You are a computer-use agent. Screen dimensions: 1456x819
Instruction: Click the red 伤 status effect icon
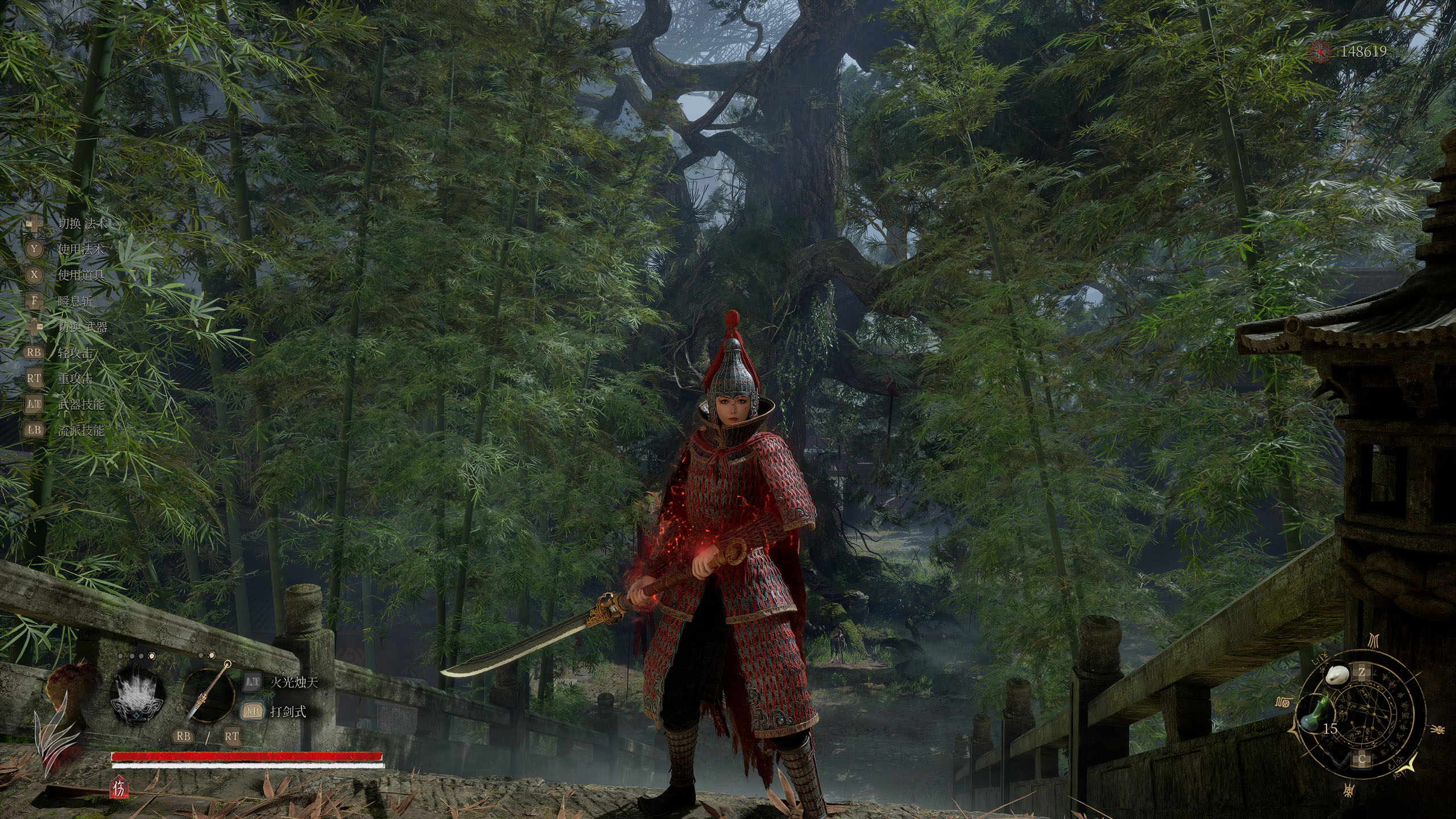pyautogui.click(x=120, y=788)
